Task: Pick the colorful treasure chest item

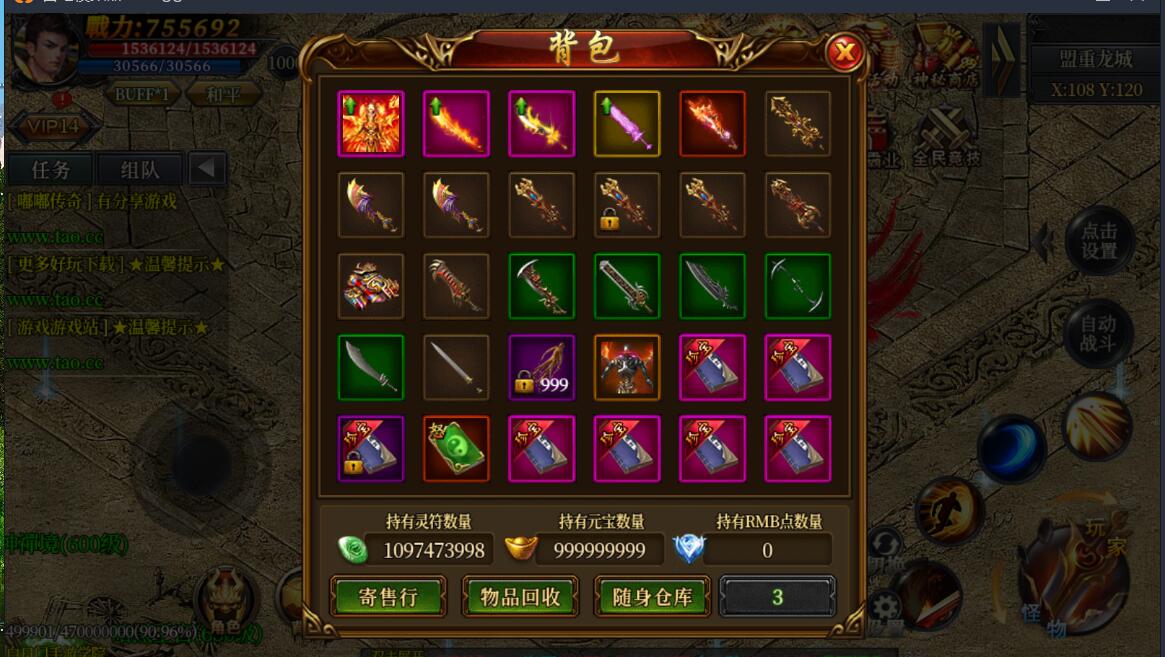Action: tap(371, 286)
